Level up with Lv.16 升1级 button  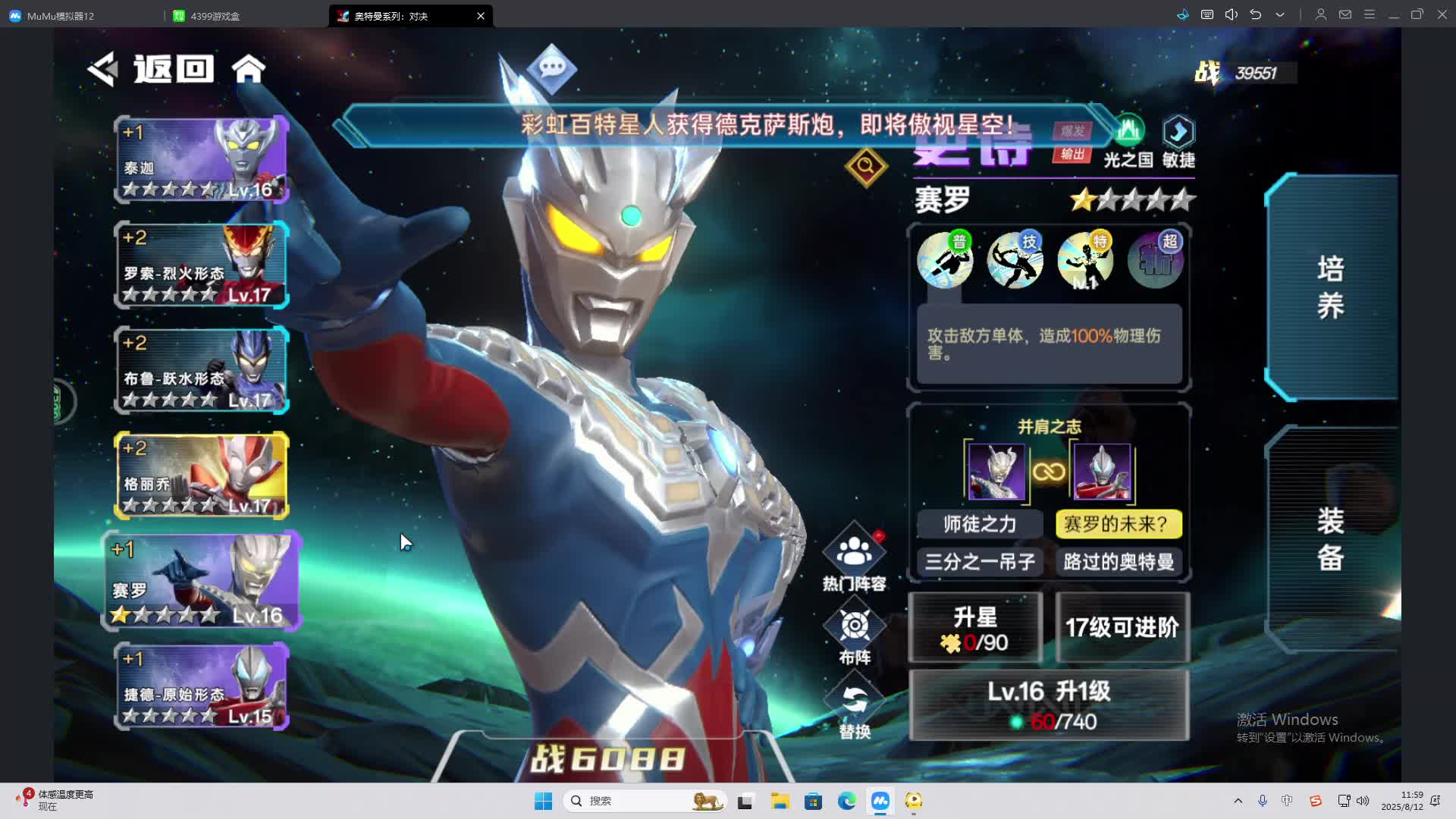click(1049, 705)
